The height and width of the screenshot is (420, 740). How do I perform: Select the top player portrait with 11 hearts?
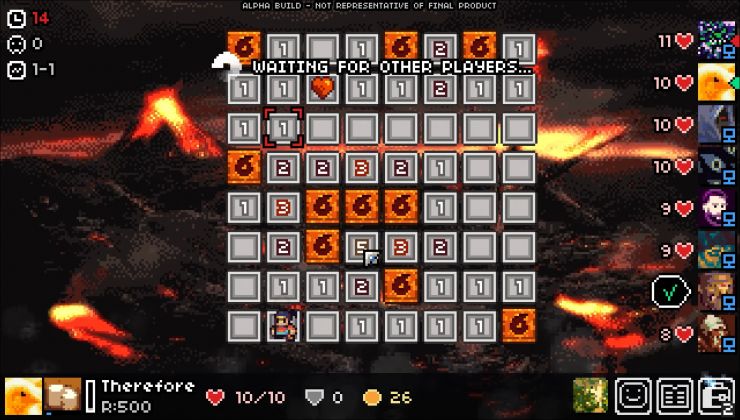coord(716,41)
